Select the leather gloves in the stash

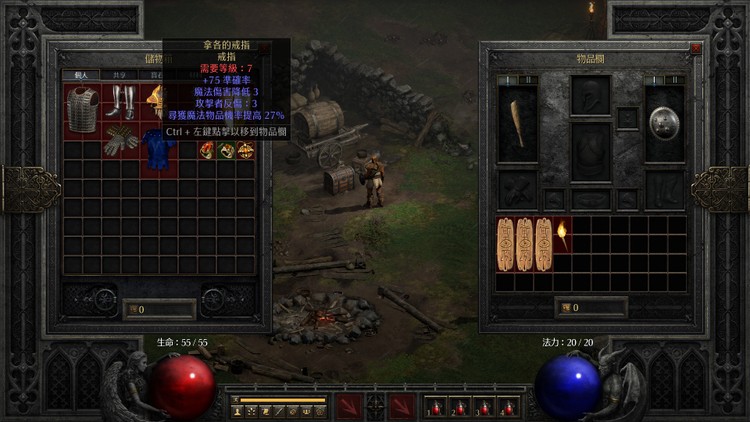click(x=121, y=137)
